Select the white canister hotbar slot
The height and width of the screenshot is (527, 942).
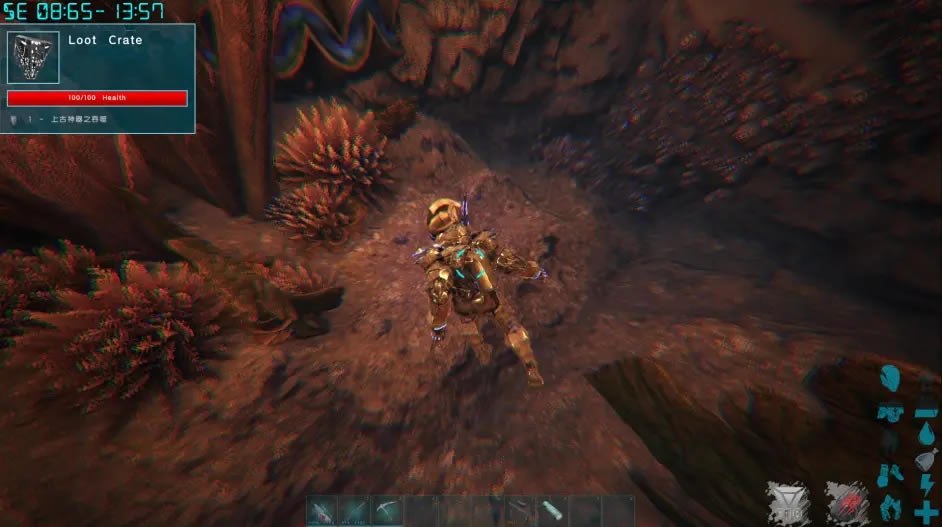(552, 511)
